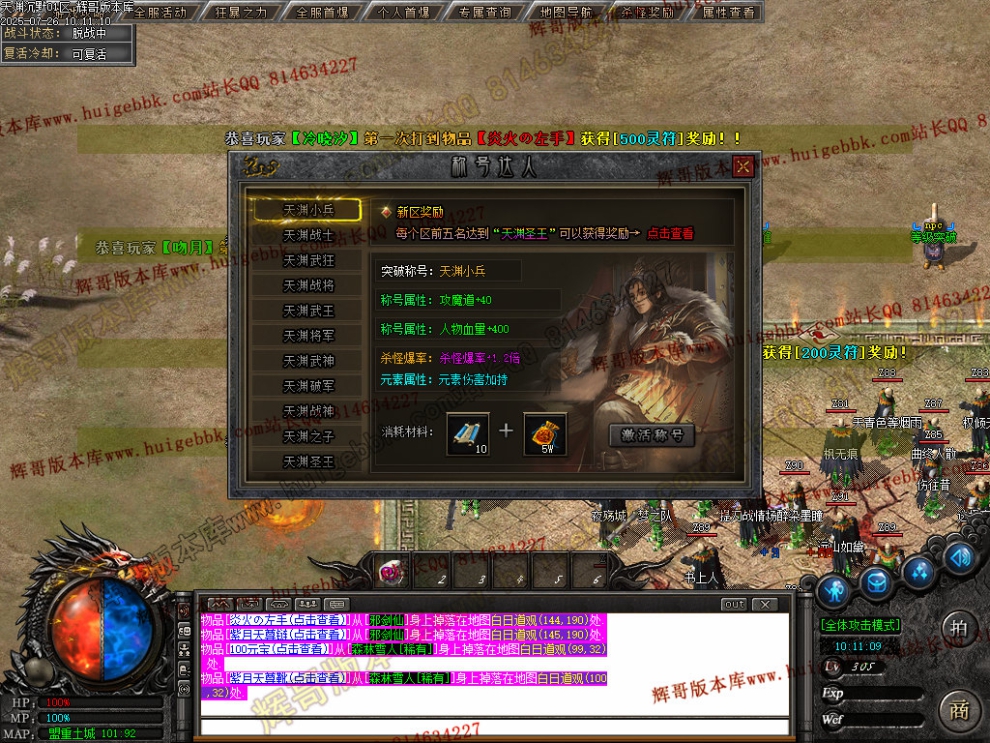Toggle sound with the speaker icon

pos(961,557)
